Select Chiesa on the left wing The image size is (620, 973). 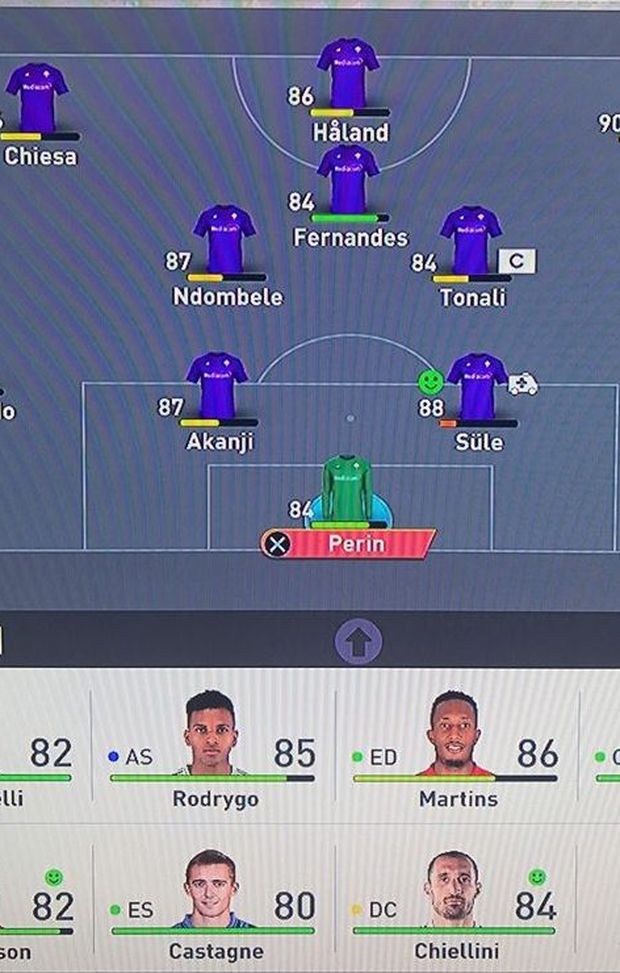pyautogui.click(x=37, y=98)
